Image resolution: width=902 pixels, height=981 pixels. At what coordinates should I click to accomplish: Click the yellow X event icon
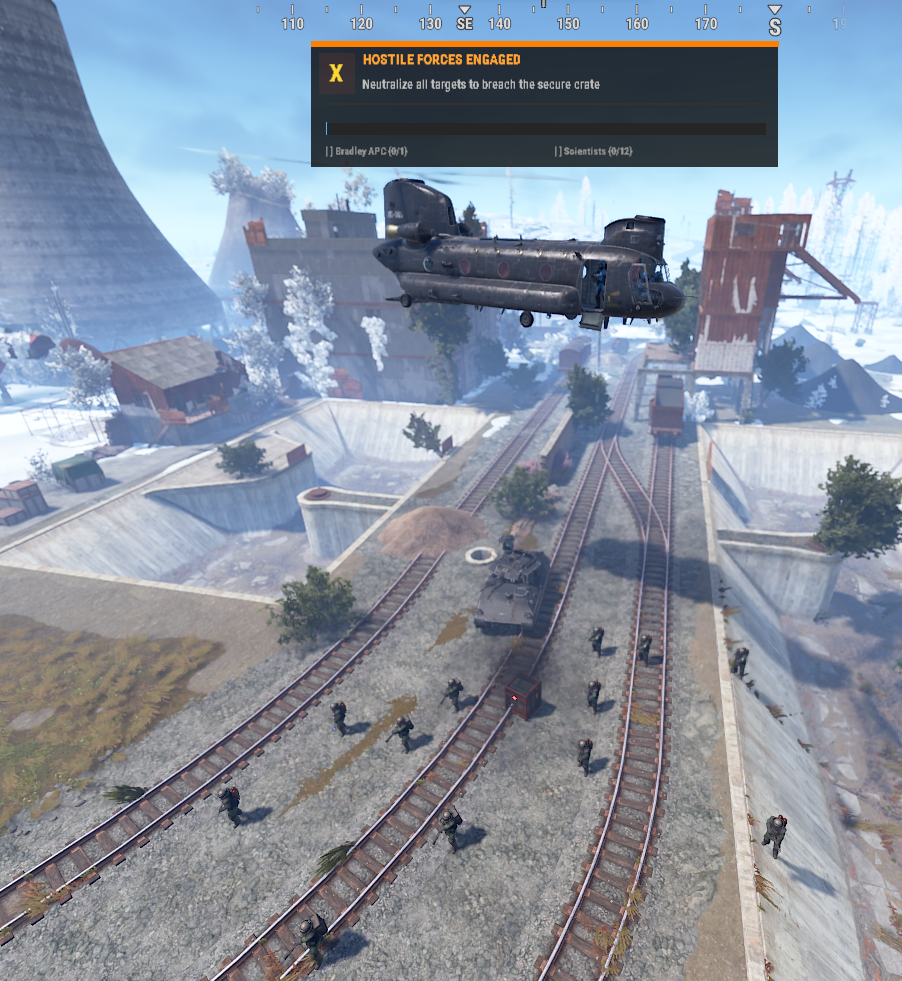tap(337, 73)
